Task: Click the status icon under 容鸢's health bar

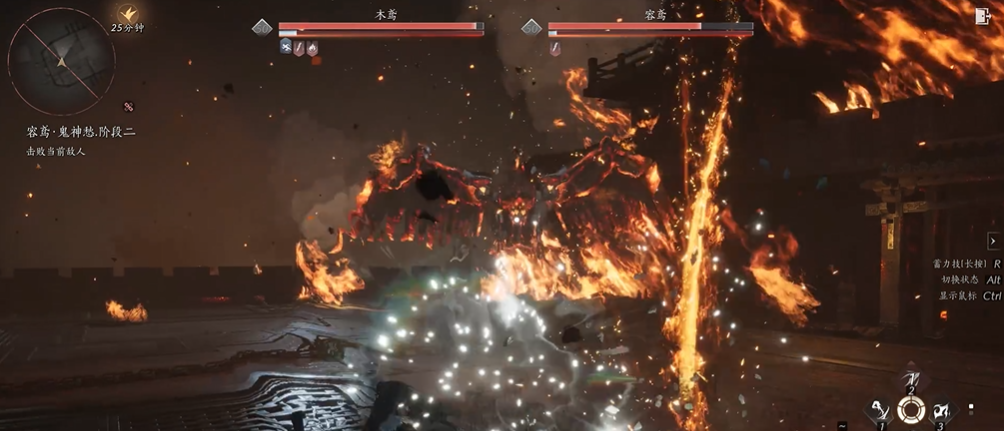Action: 555,47
